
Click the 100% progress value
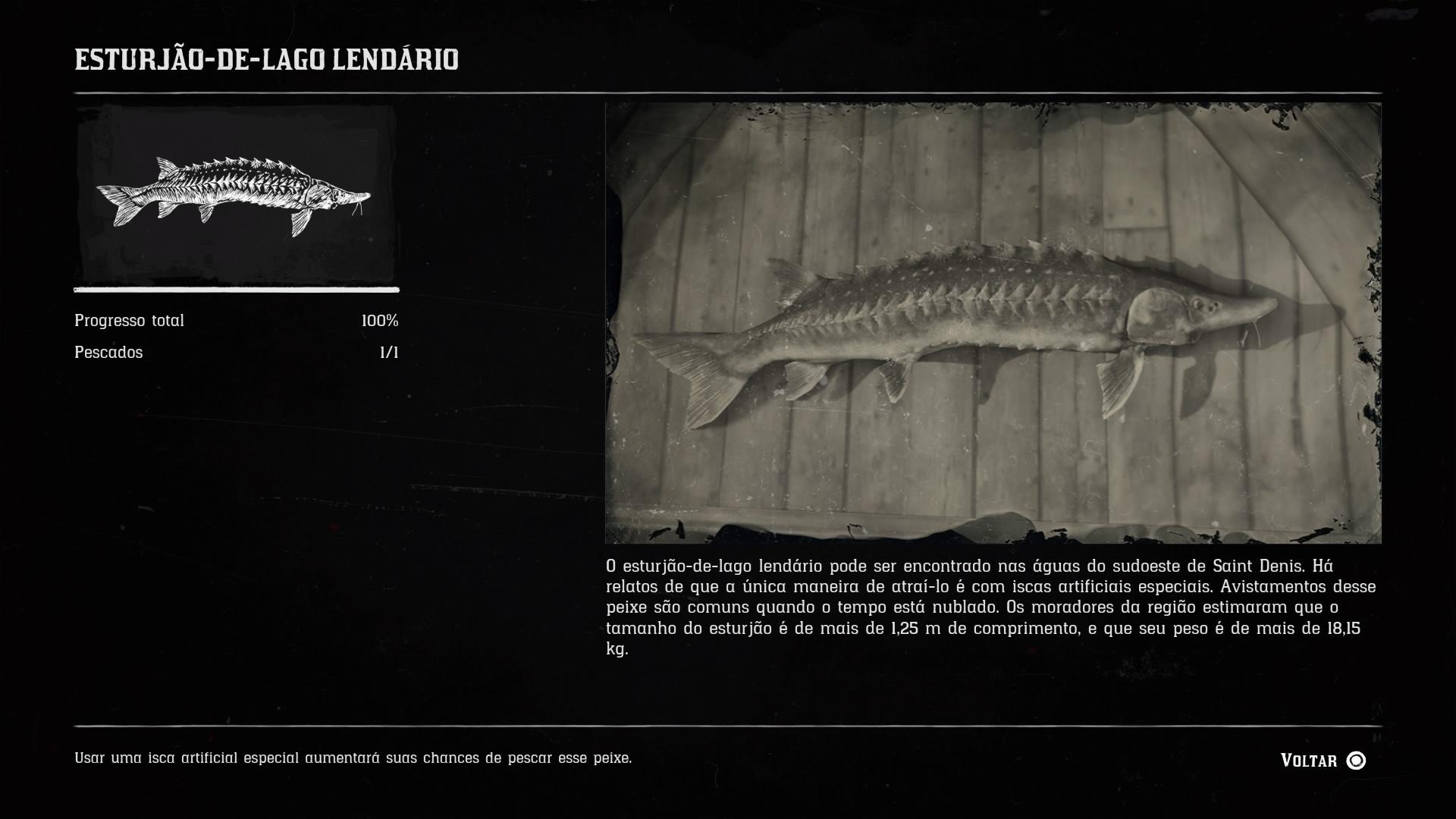pos(379,320)
